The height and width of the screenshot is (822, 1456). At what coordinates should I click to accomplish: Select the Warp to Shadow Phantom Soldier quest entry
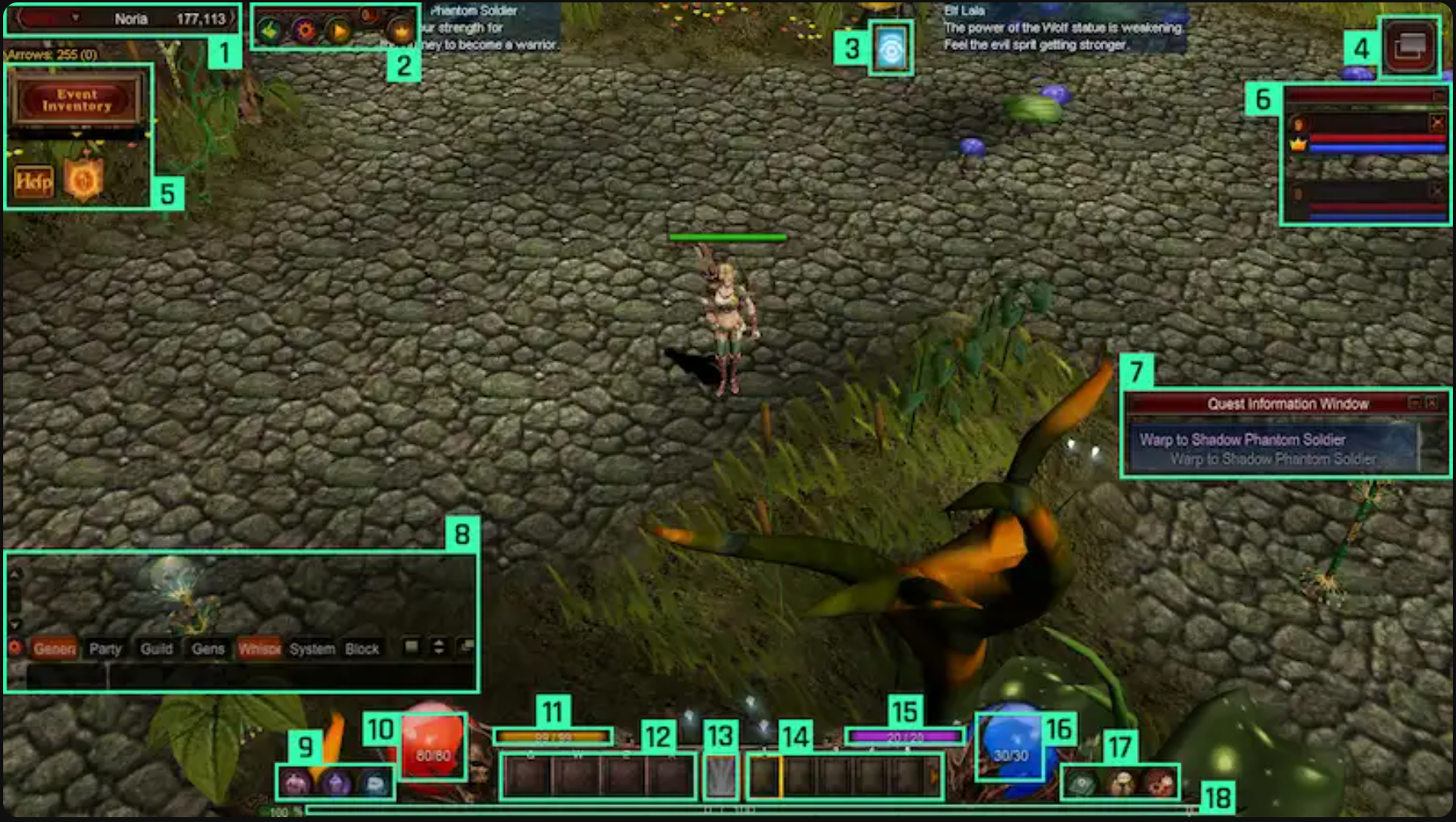click(1242, 440)
